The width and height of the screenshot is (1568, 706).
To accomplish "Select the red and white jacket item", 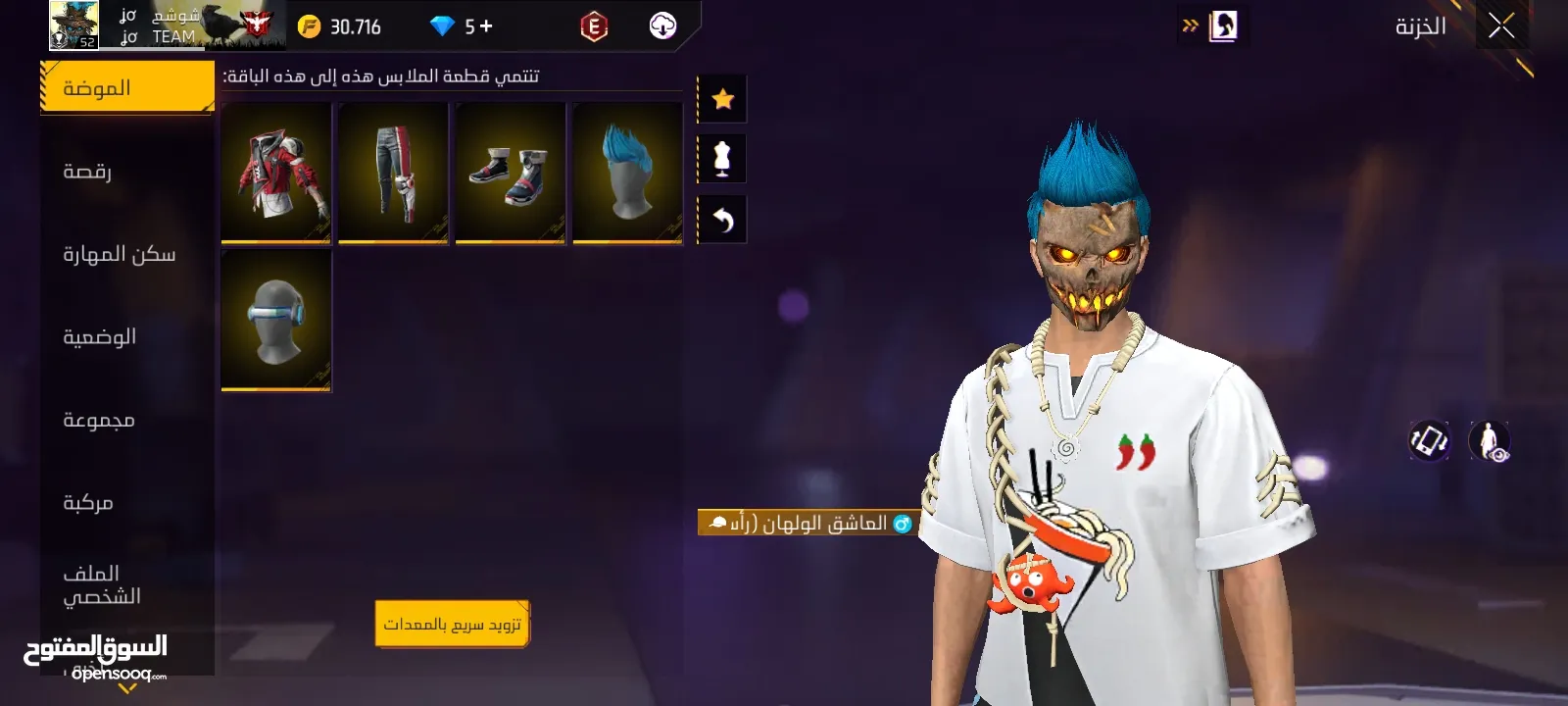I will (x=276, y=172).
